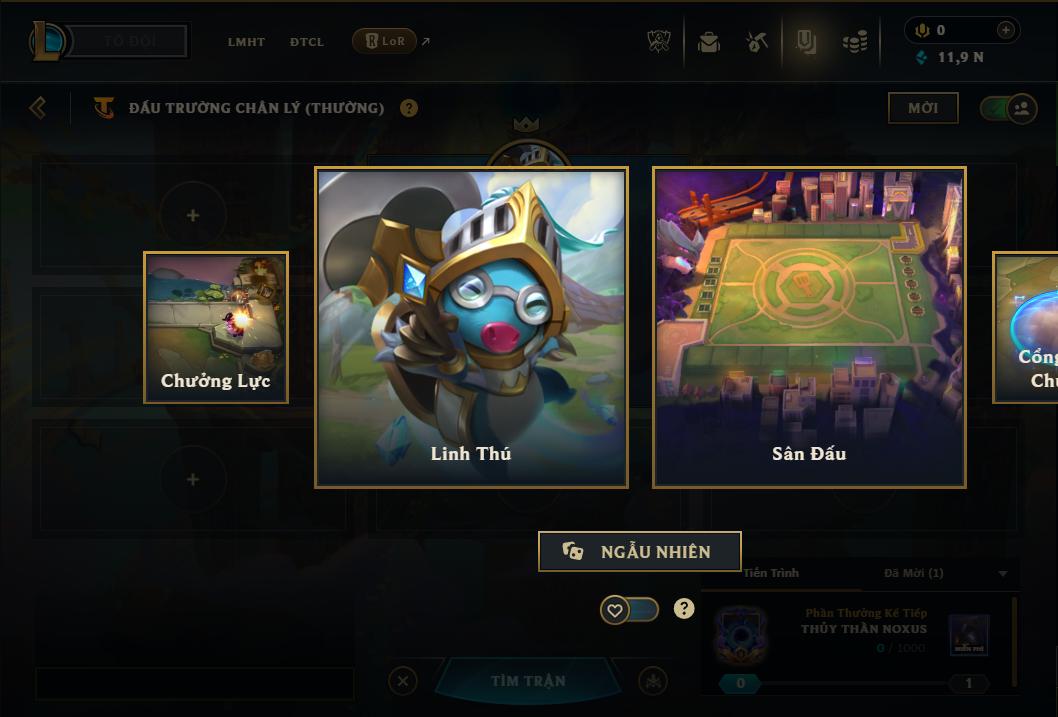Viewport: 1058px width, 717px height.
Task: Switch to the ĐTCL tab
Action: coord(307,42)
